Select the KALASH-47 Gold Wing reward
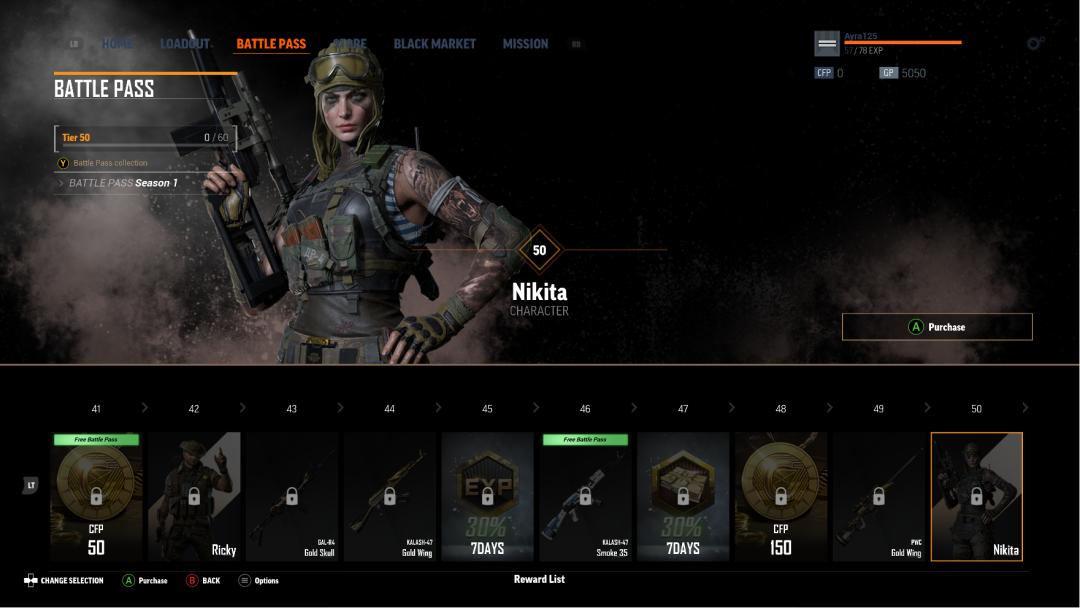This screenshot has height=608, width=1080. (x=390, y=496)
